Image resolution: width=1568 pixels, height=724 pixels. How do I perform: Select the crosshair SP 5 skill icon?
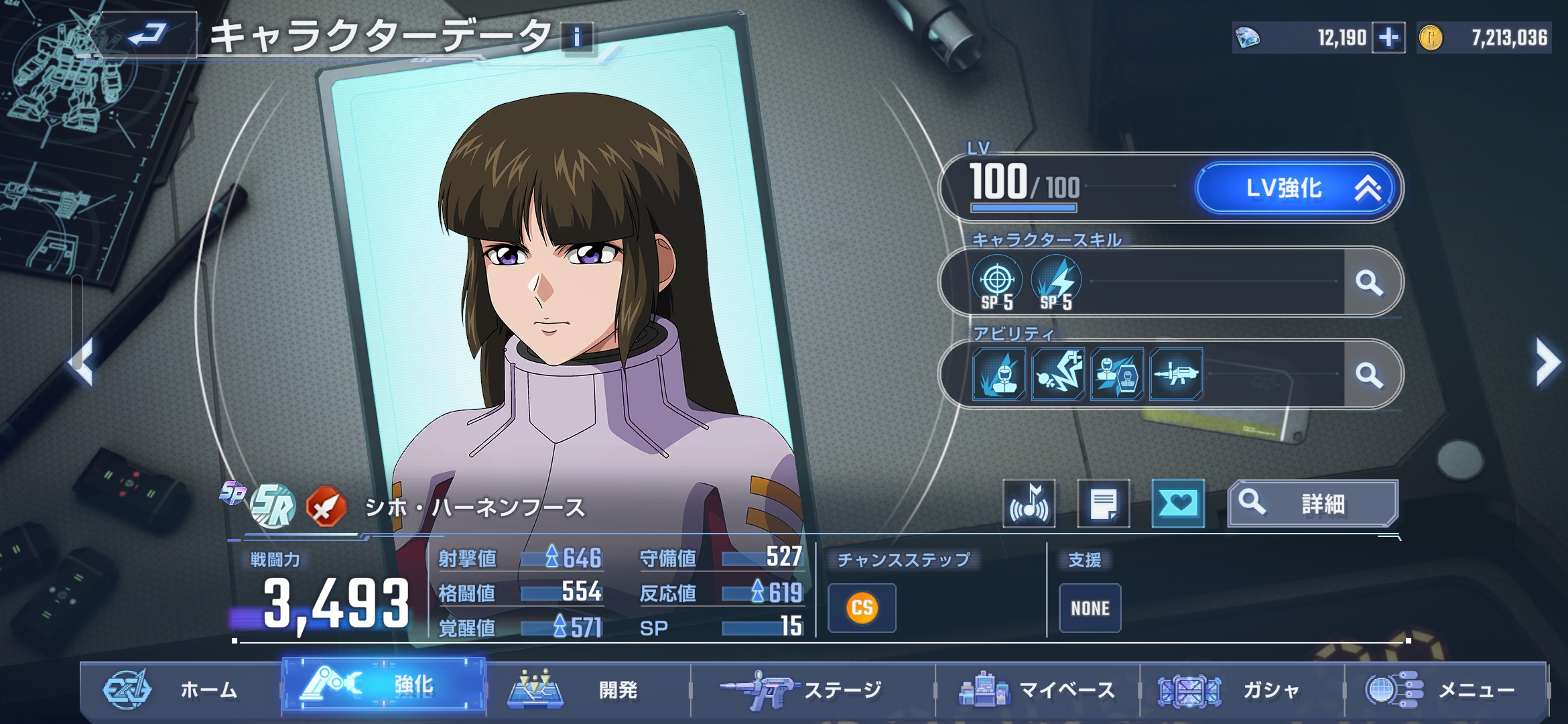tap(997, 282)
